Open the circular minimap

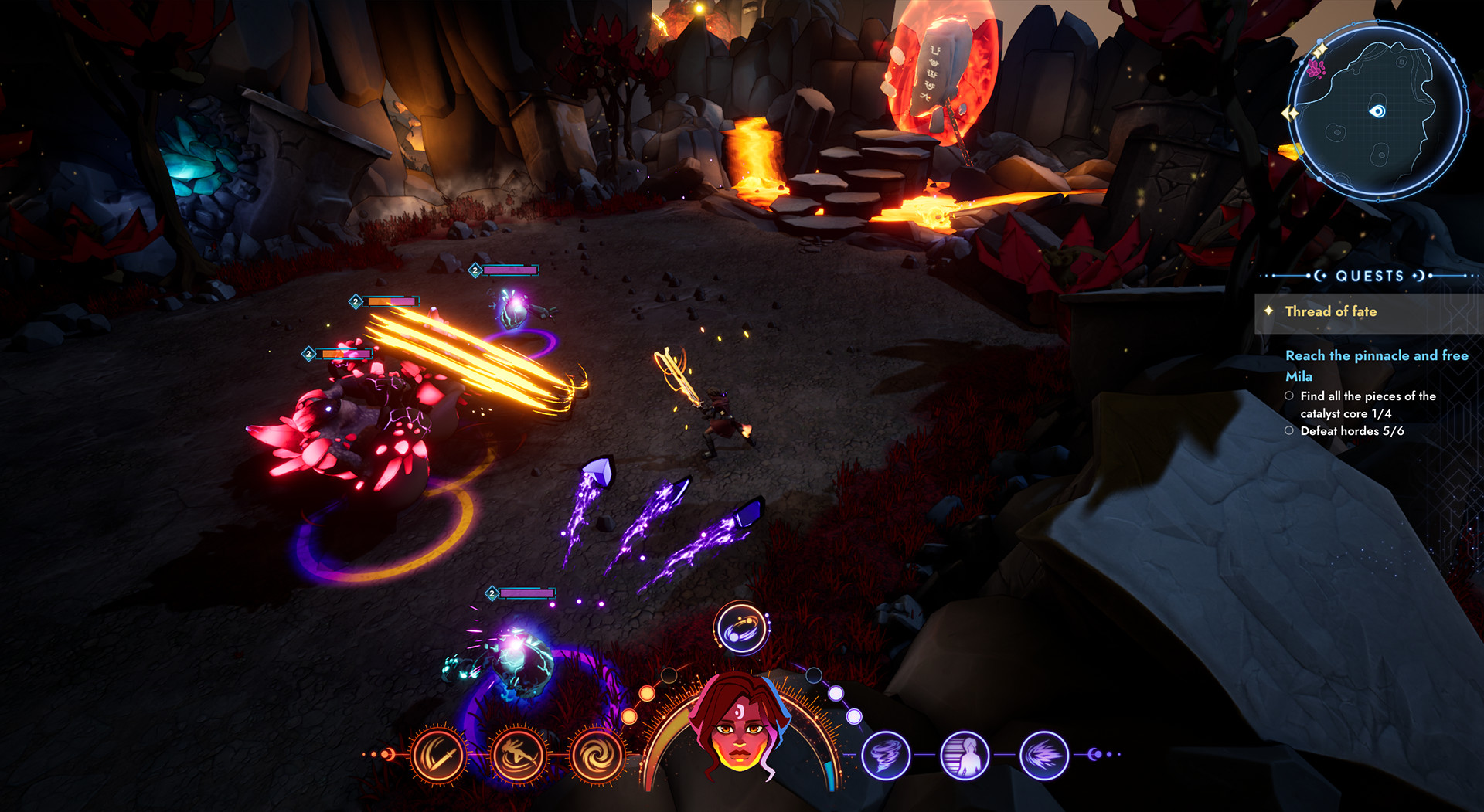(x=1377, y=112)
